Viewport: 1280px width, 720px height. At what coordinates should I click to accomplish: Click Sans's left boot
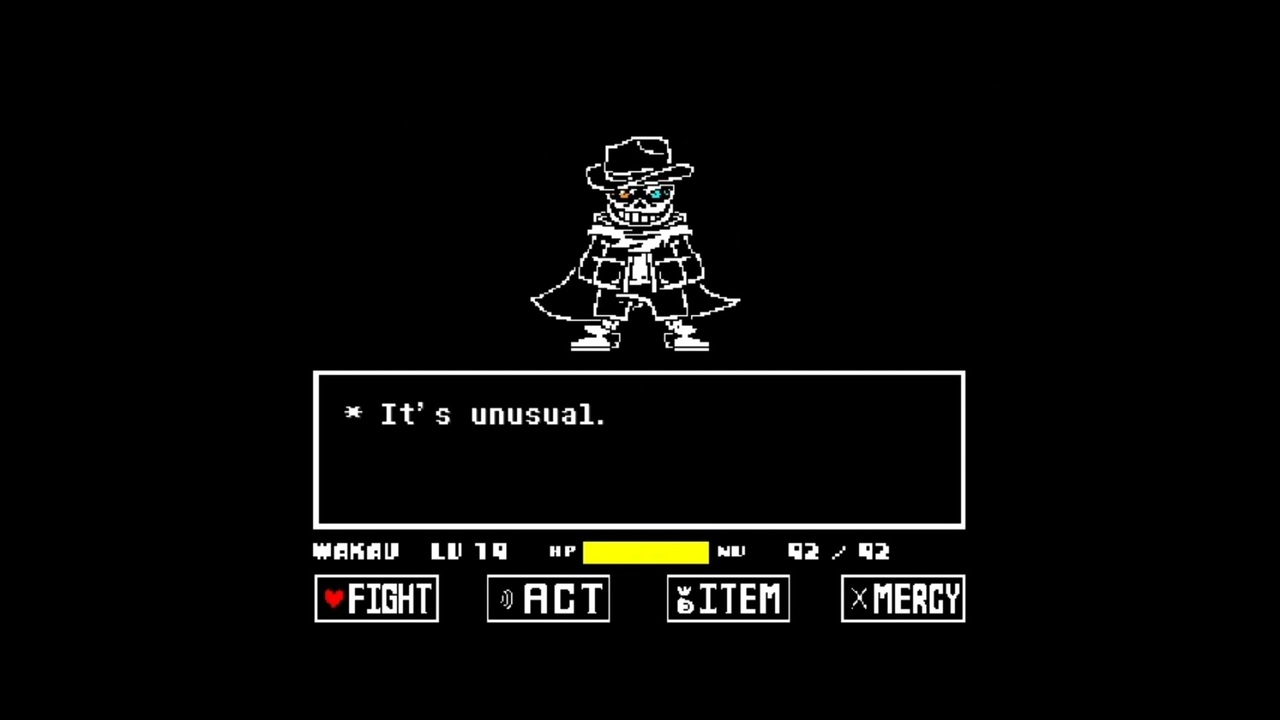590,338
